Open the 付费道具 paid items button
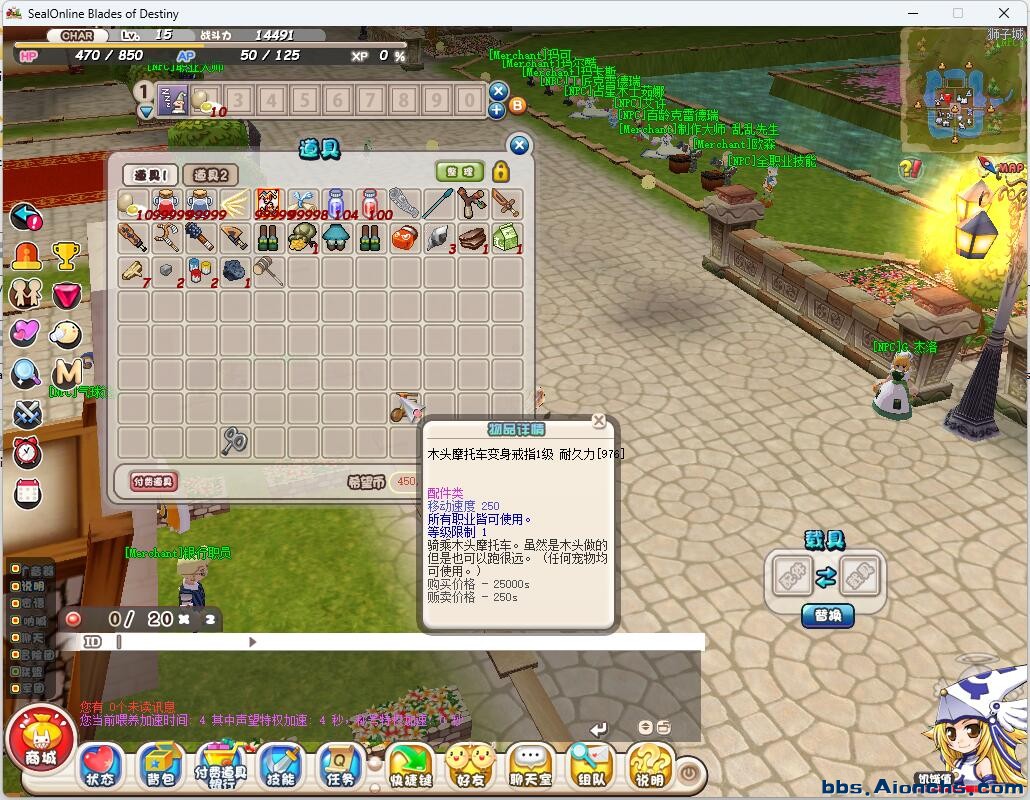 [x=154, y=481]
